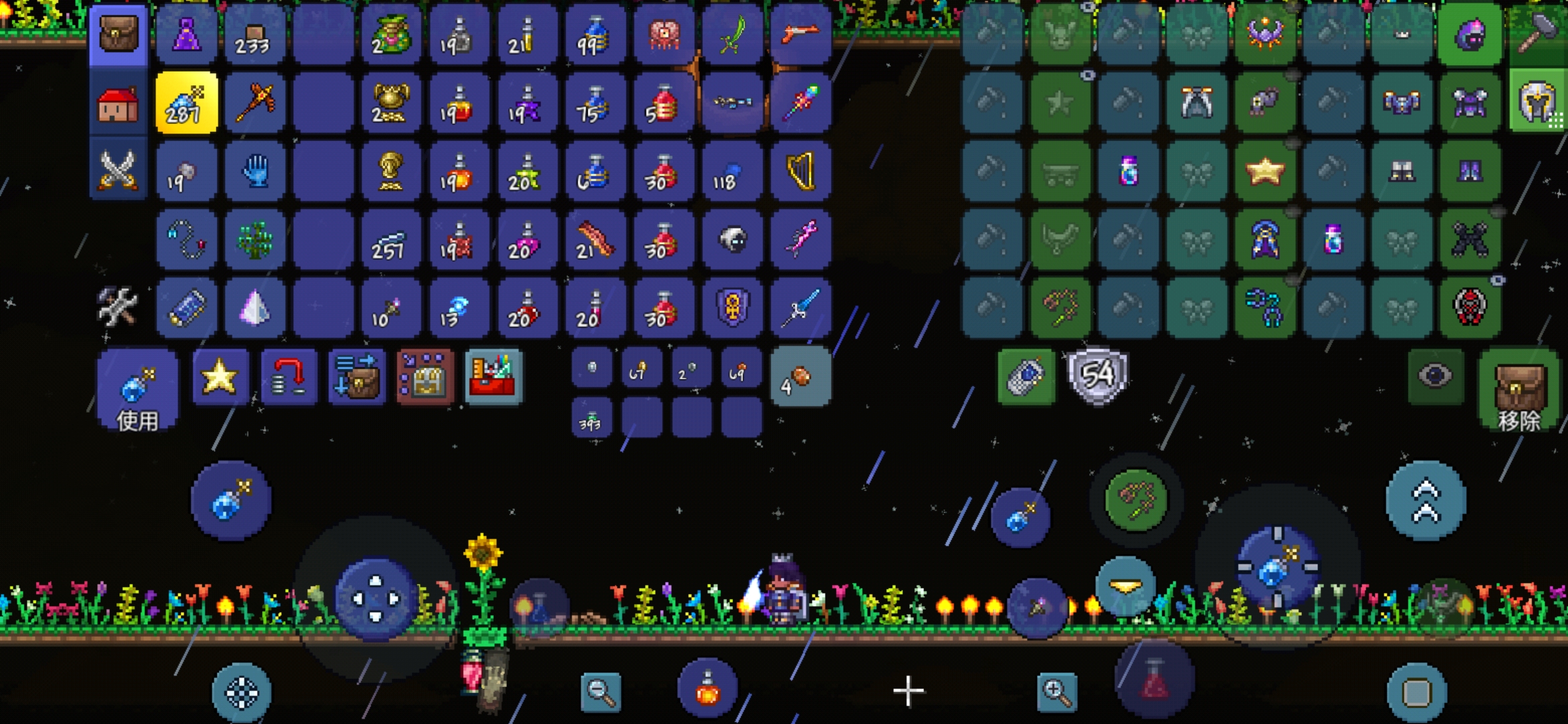1568x724 pixels.
Task: Select the highlighted mana potion slot with 287
Action: point(186,103)
